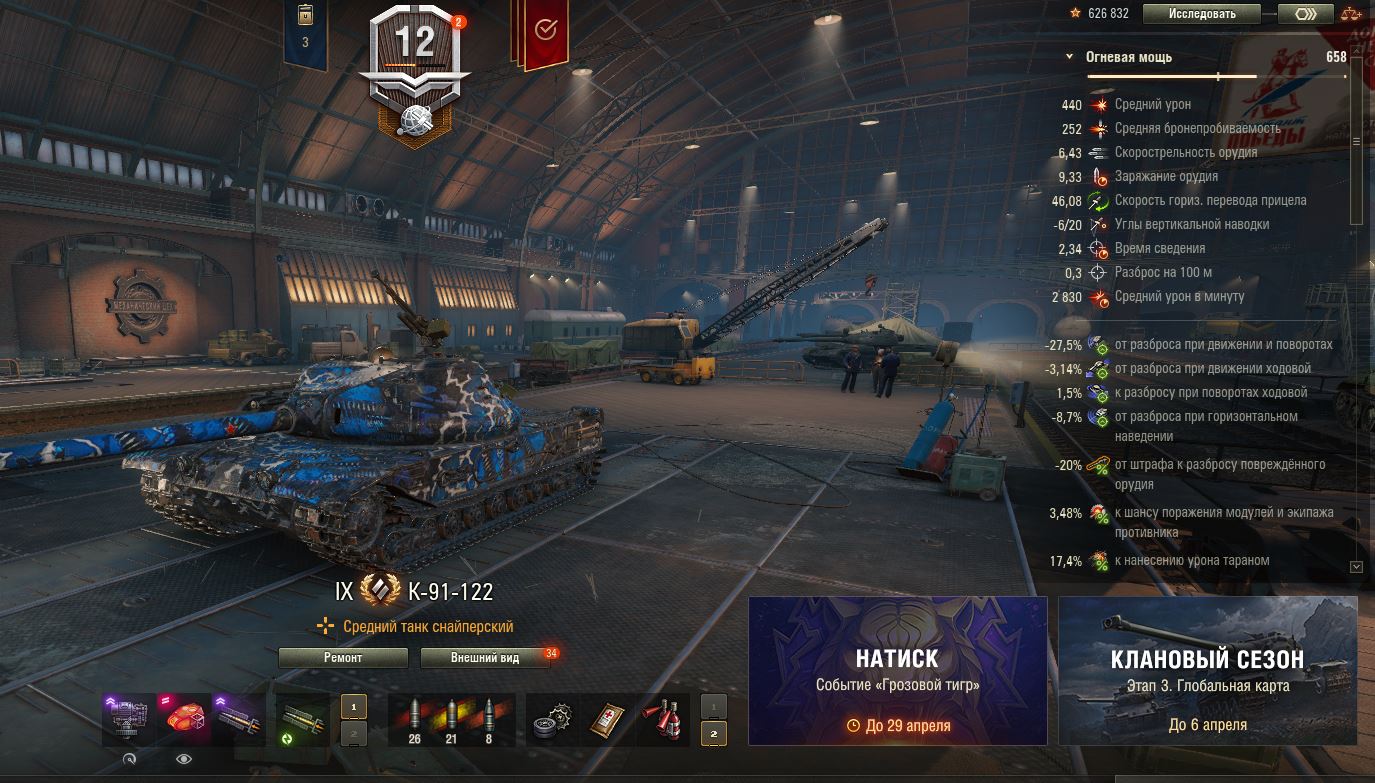Select the shell slot with 8 rounds
The height and width of the screenshot is (783, 1375).
tap(488, 720)
